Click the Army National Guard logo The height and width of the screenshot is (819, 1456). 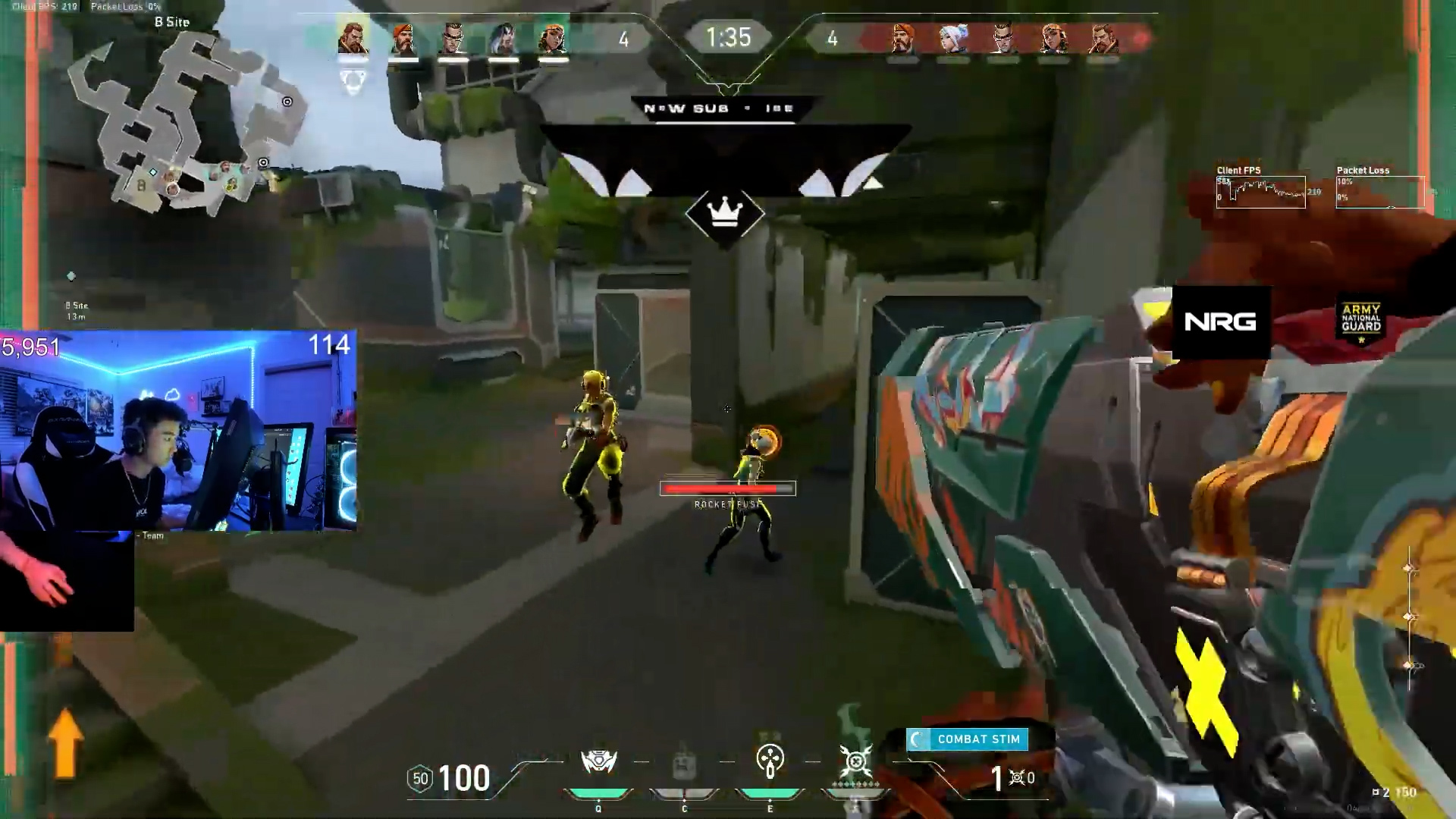(1361, 322)
